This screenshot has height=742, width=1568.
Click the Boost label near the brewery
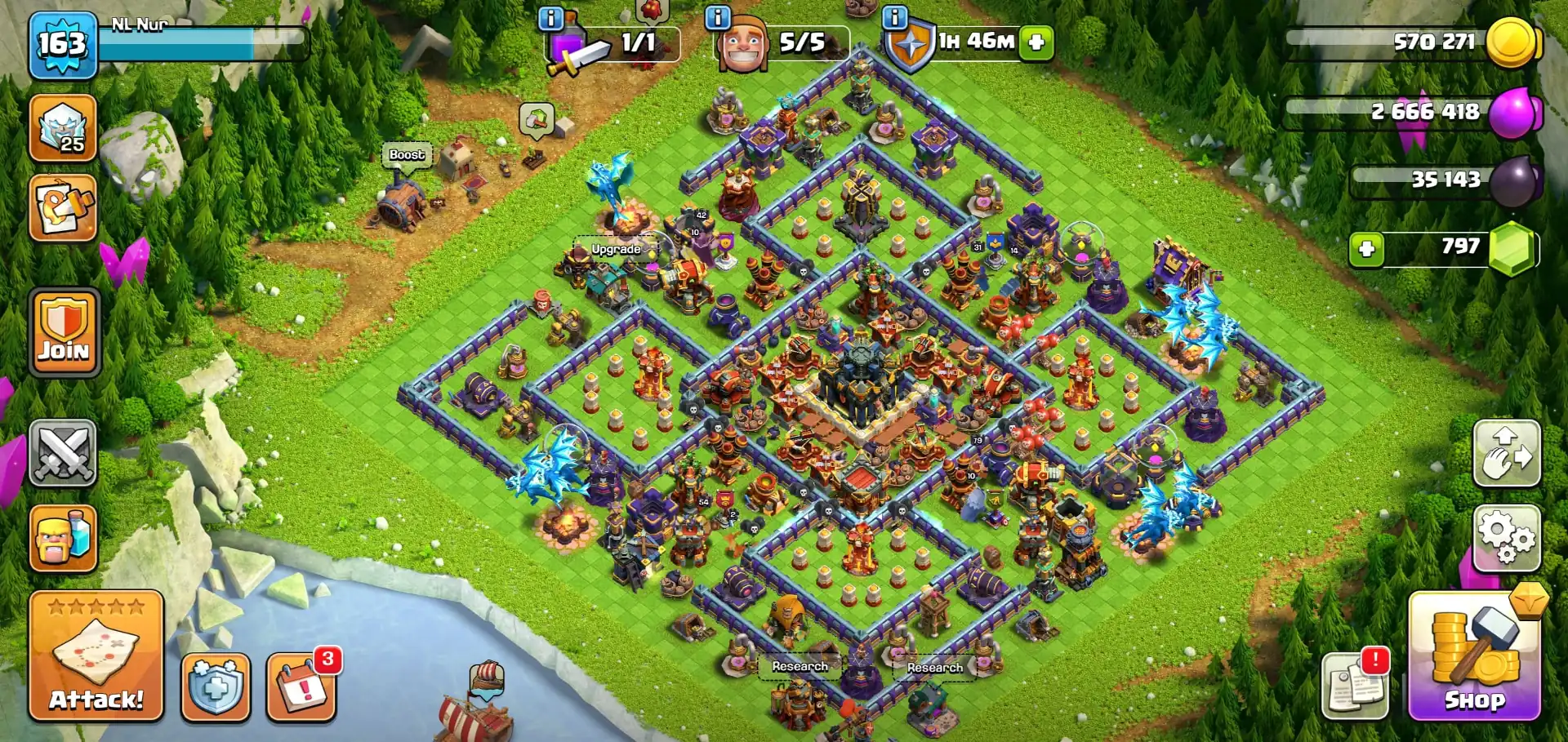(x=406, y=154)
